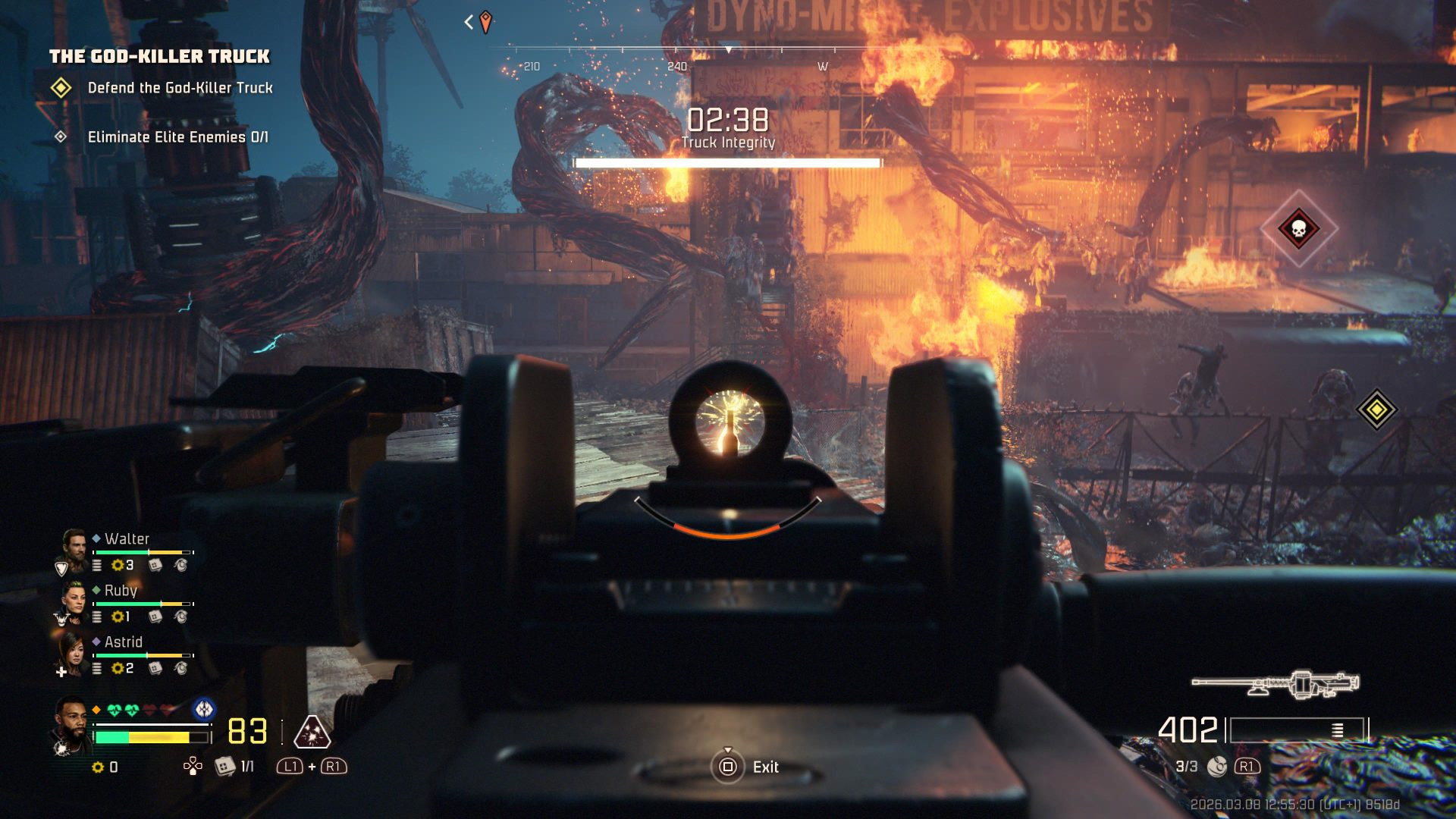The width and height of the screenshot is (1456, 819).
Task: Click the orange waypoint pin on the compass
Action: click(485, 22)
